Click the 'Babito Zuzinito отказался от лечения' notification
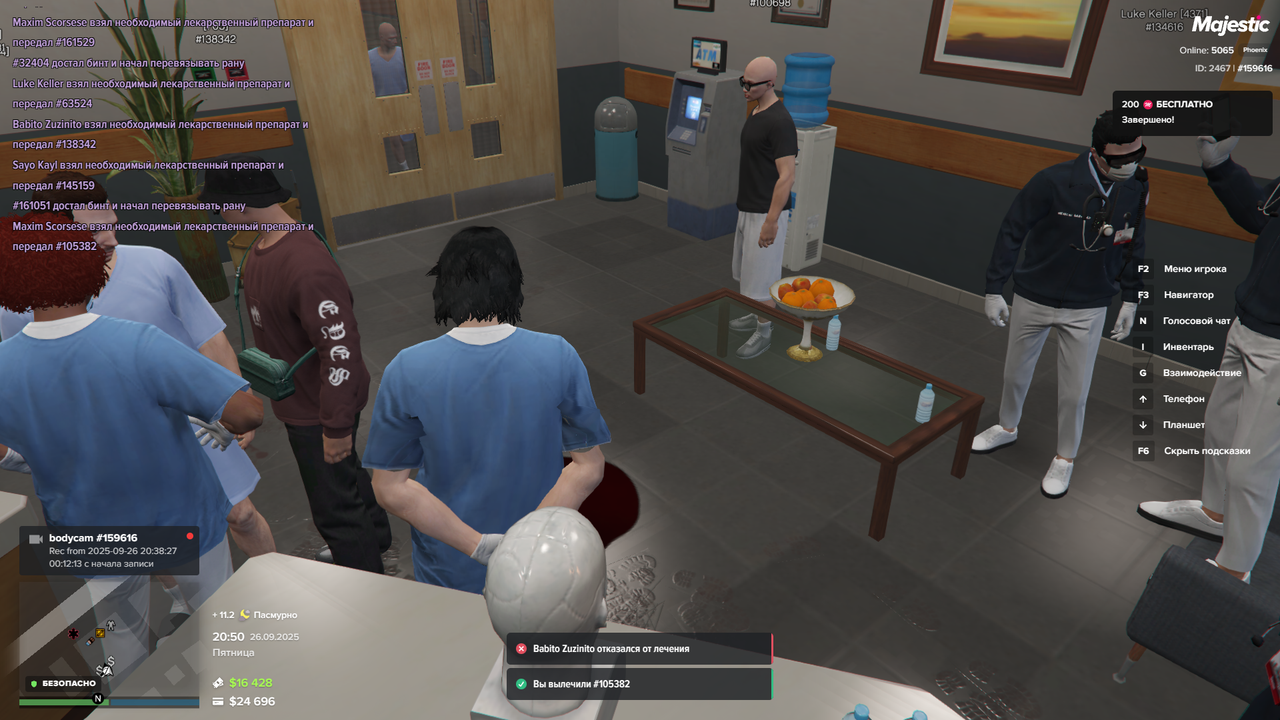This screenshot has height=720, width=1280. pyautogui.click(x=638, y=649)
